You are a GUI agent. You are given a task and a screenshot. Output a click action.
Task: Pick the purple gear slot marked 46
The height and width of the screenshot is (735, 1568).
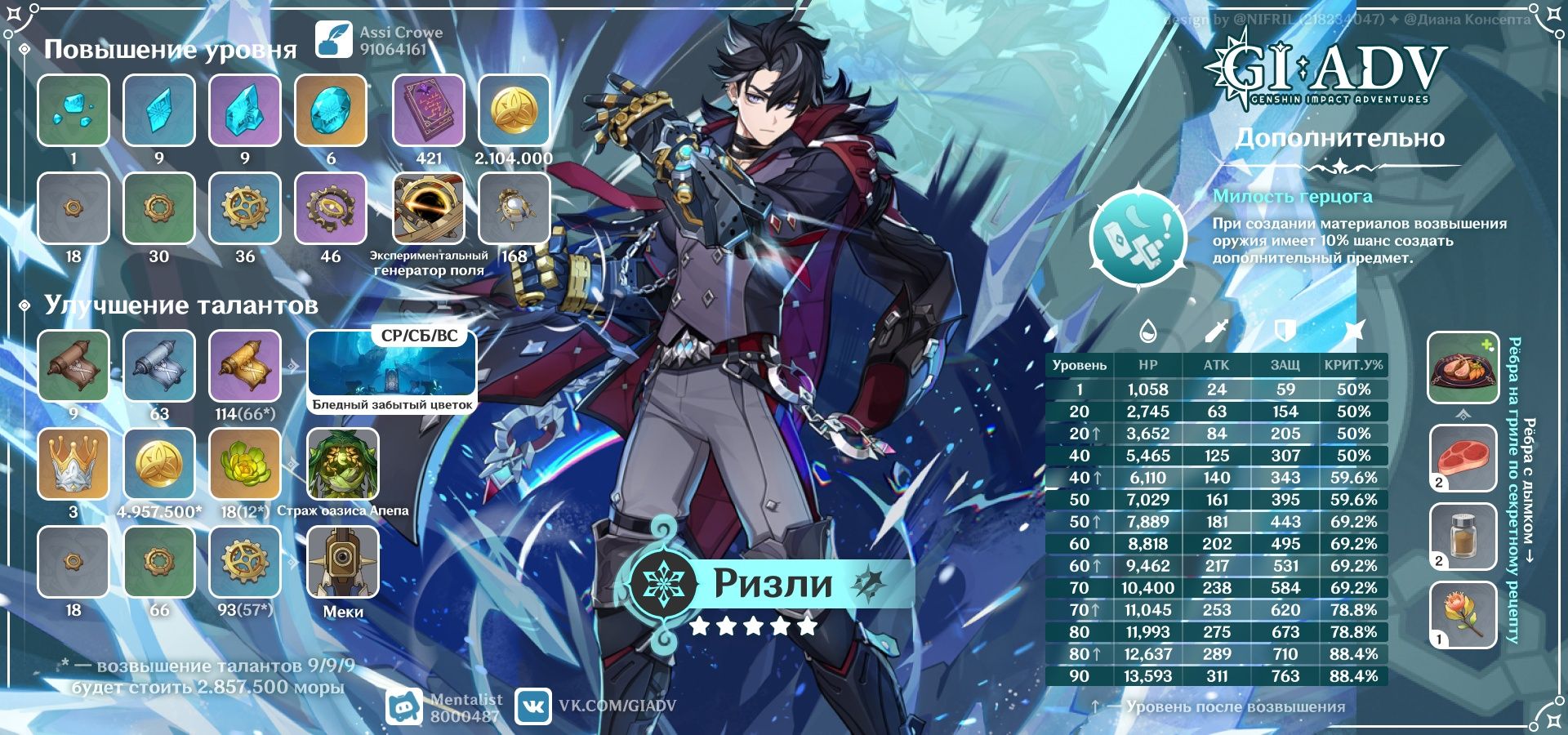pyautogui.click(x=330, y=208)
